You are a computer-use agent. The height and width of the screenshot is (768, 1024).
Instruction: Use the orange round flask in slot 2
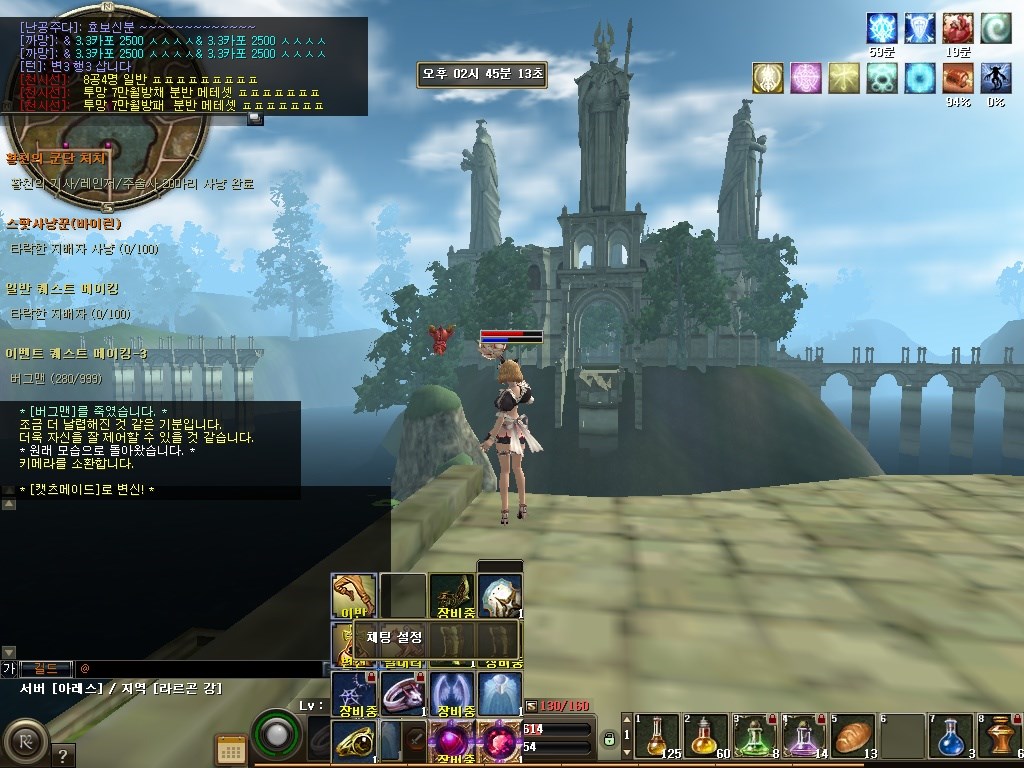point(705,737)
